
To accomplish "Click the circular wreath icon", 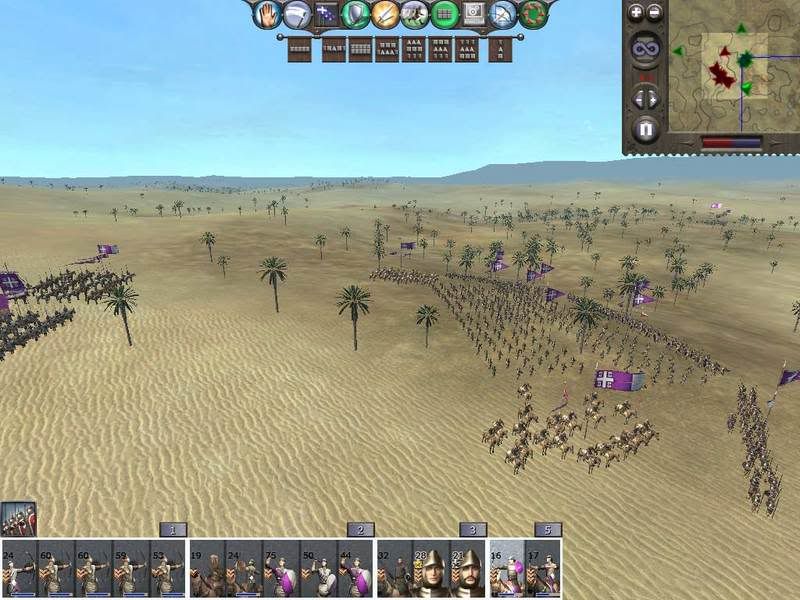I will tap(534, 14).
